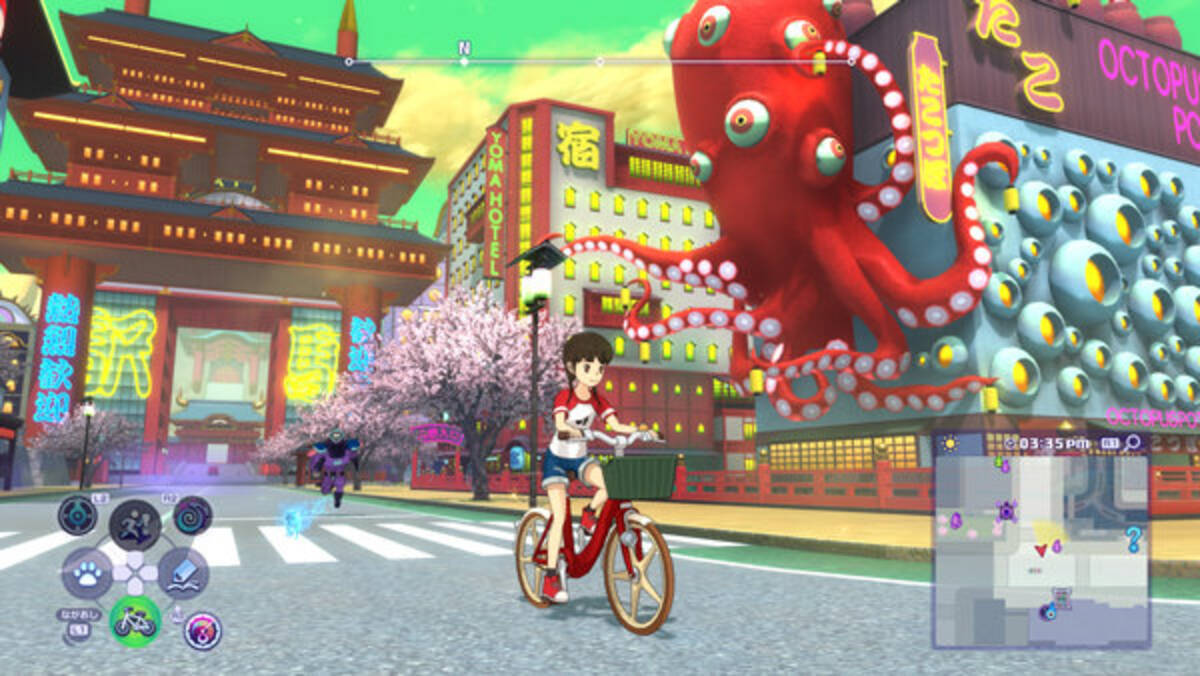Screen dimensions: 1200x676
Task: Click the minimap magnifying glass zoom icon
Action: tap(1132, 442)
